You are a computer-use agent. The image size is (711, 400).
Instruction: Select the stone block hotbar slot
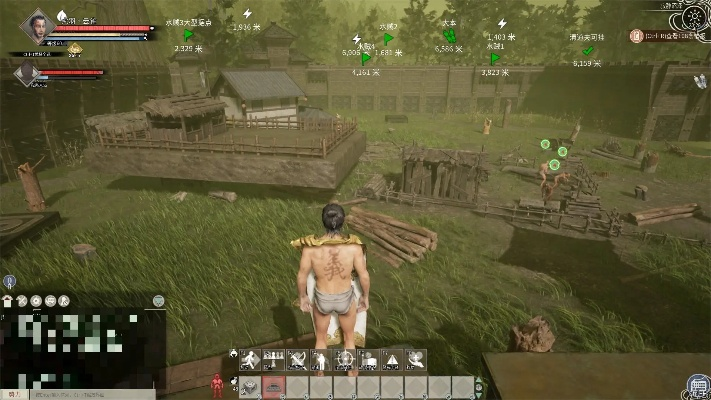249,386
